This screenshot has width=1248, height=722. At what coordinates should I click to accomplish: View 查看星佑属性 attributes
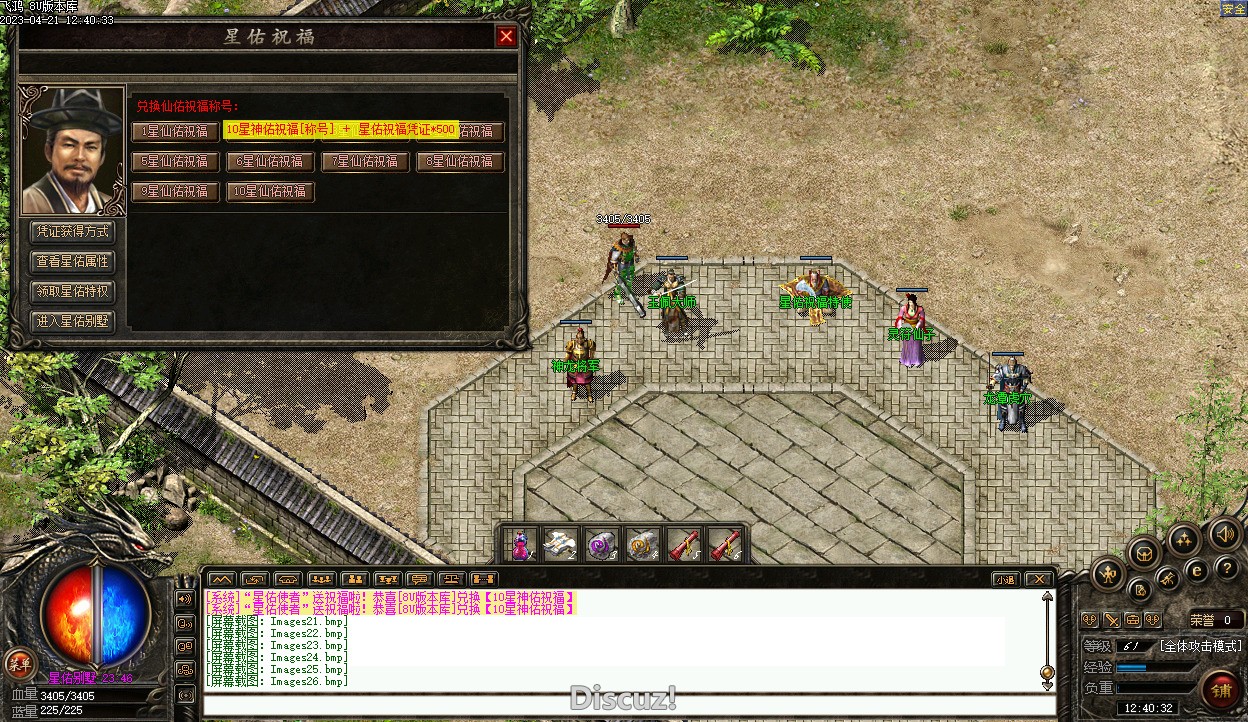pyautogui.click(x=73, y=262)
